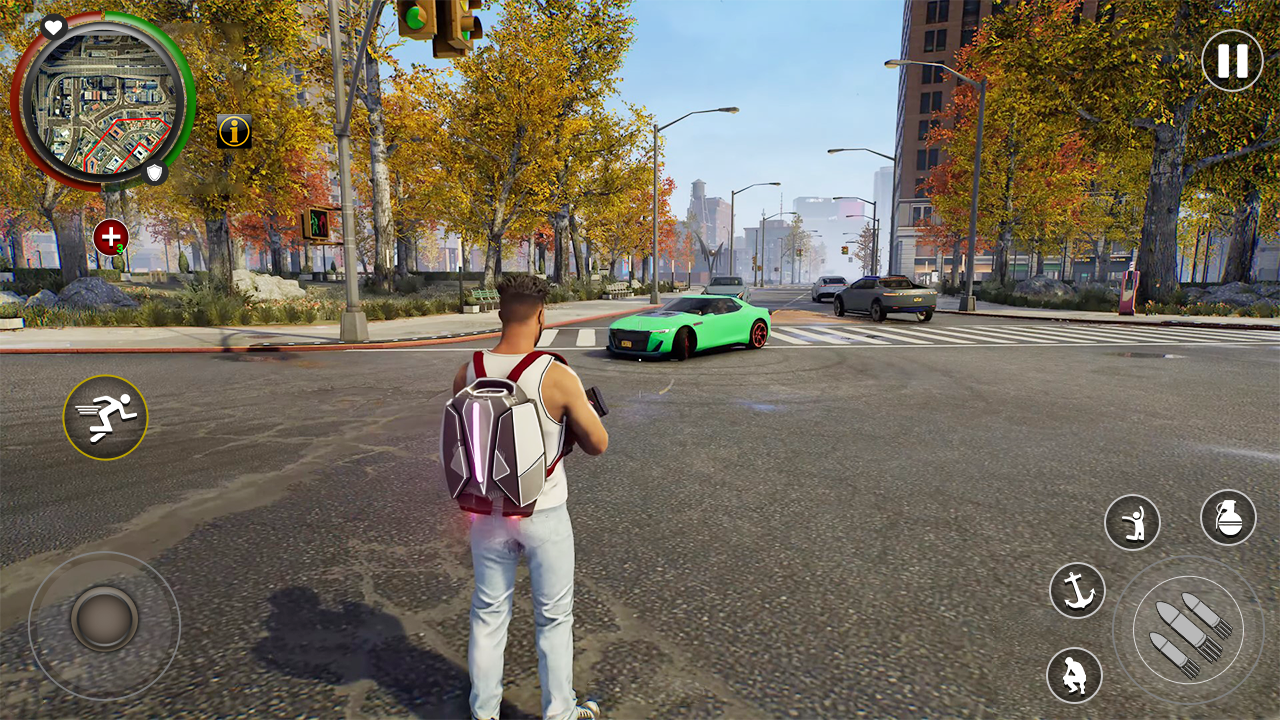Fire weapon with the bullets button
The image size is (1280, 720).
[x=1188, y=632]
